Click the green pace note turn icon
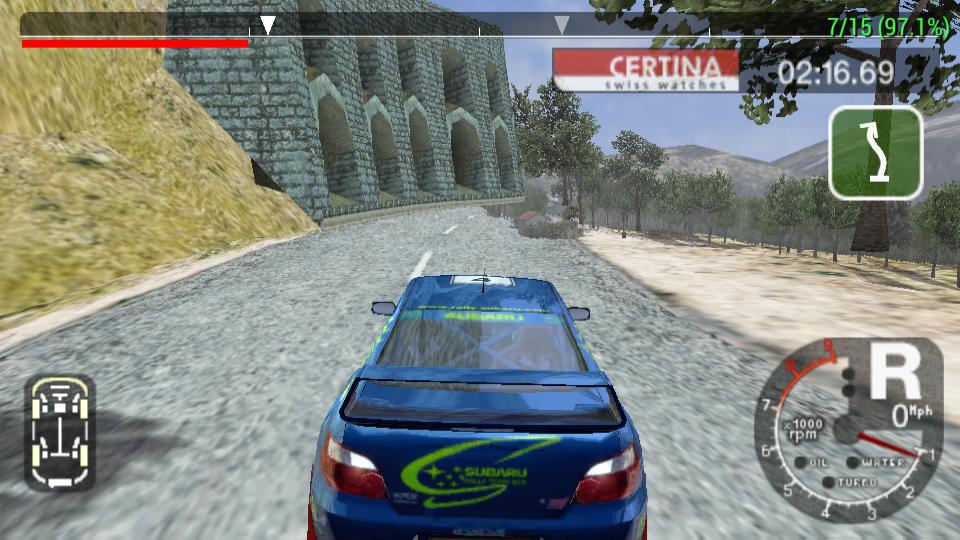960x540 pixels. [x=875, y=153]
